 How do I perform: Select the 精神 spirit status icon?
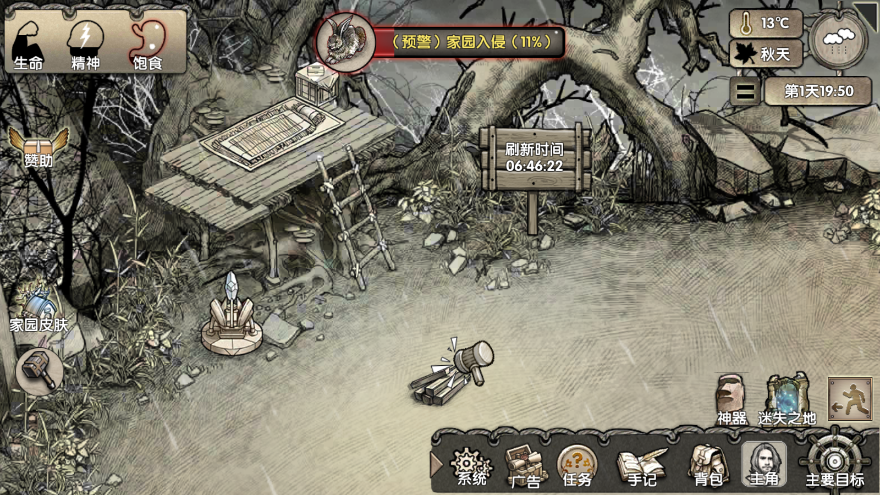85,44
